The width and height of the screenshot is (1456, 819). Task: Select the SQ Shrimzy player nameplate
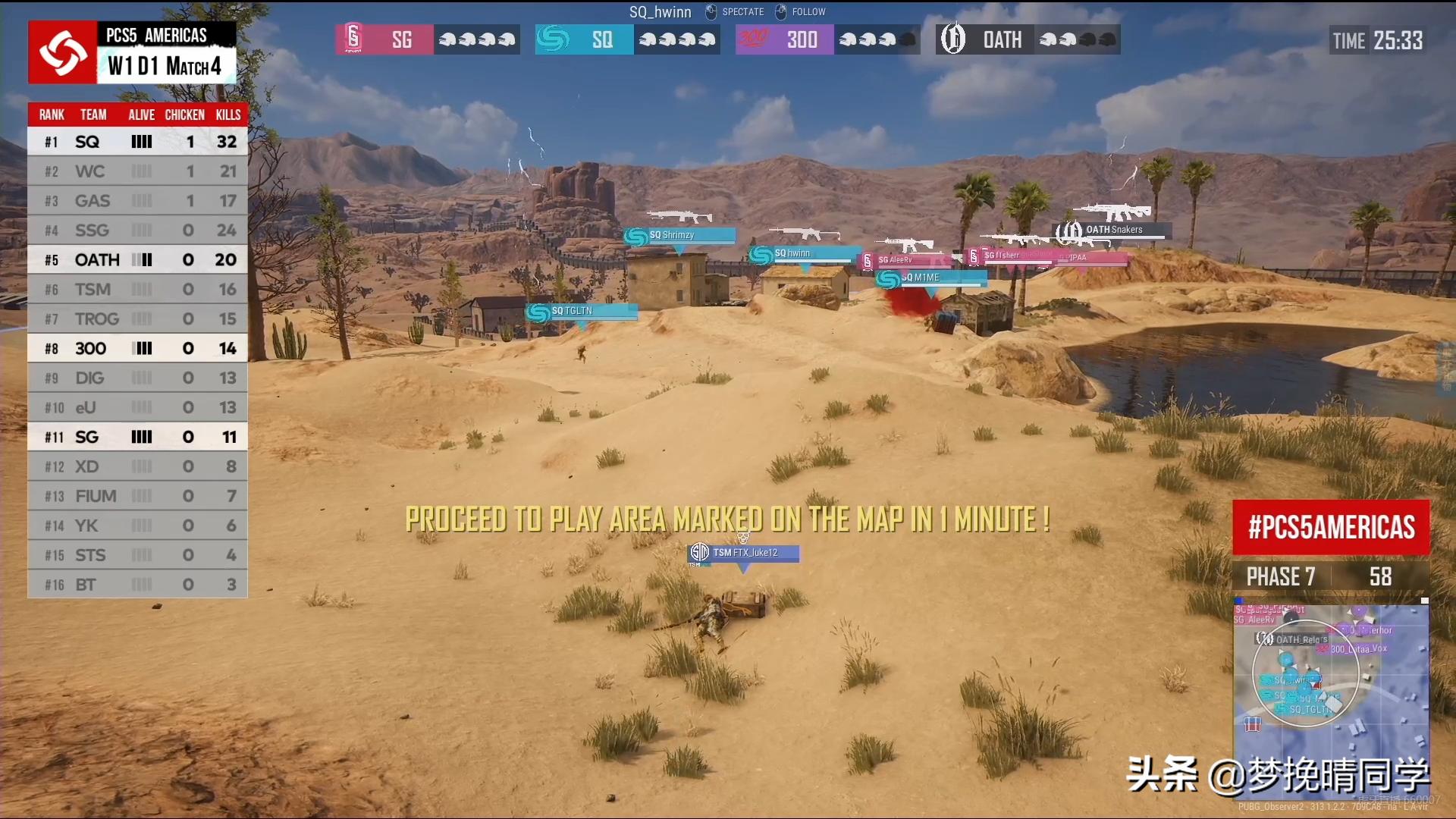click(679, 236)
